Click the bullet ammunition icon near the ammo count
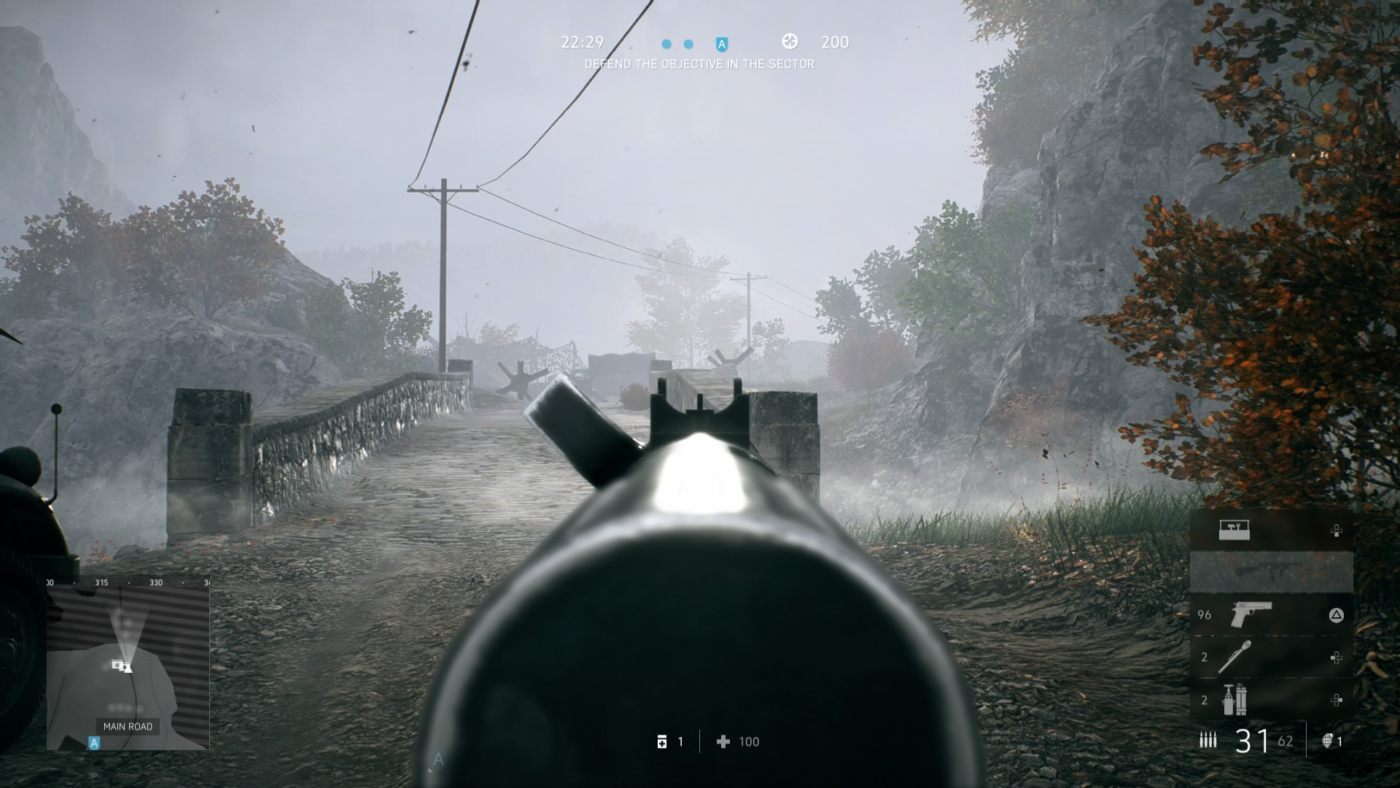Screen dimensions: 1400x788 click(x=1207, y=739)
